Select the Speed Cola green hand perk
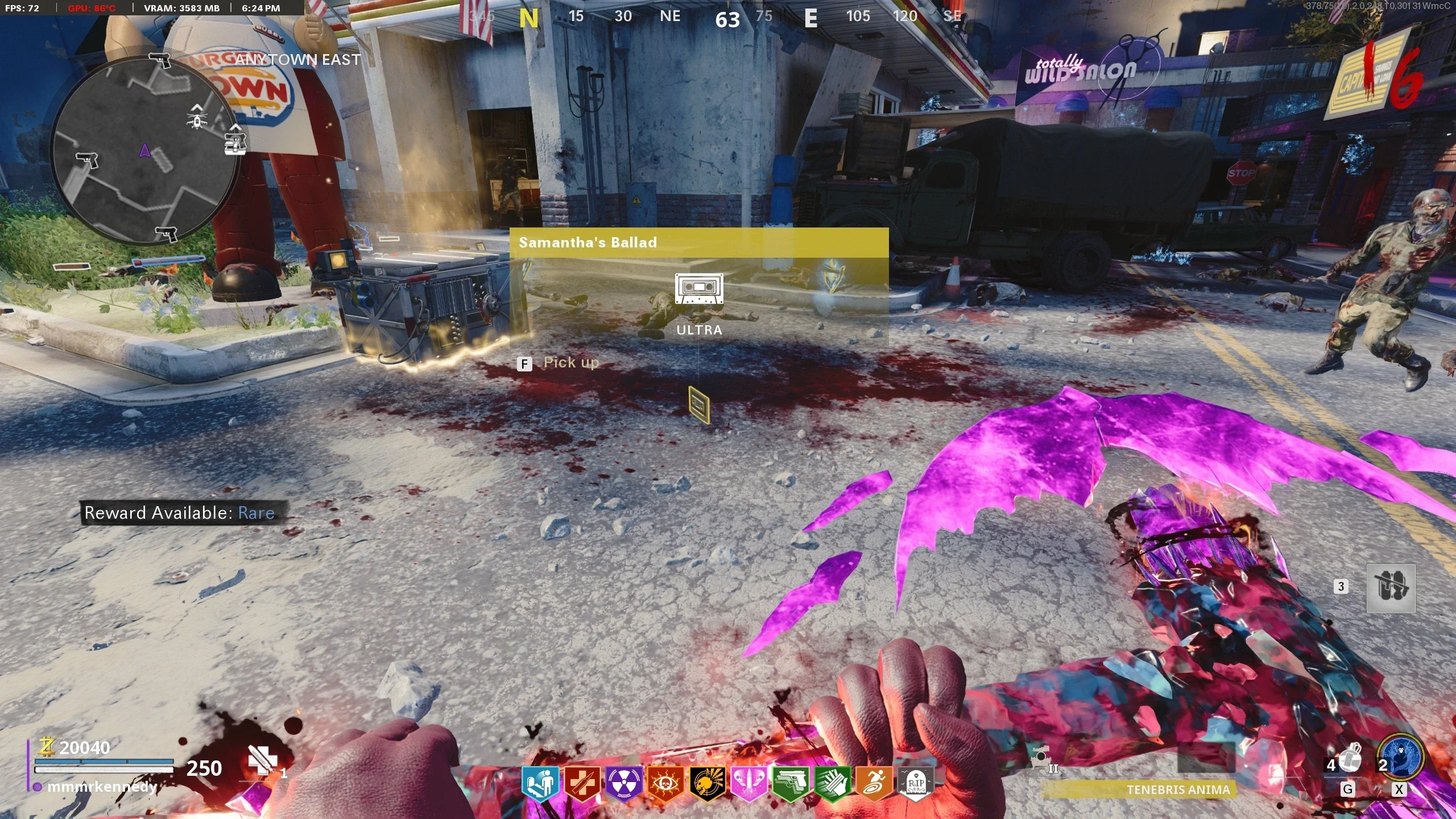1456x819 pixels. (832, 784)
